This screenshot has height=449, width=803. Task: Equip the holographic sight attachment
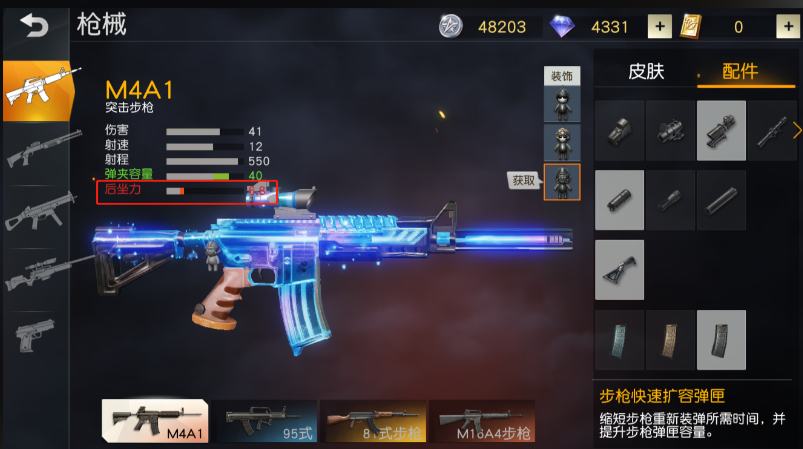[620, 130]
